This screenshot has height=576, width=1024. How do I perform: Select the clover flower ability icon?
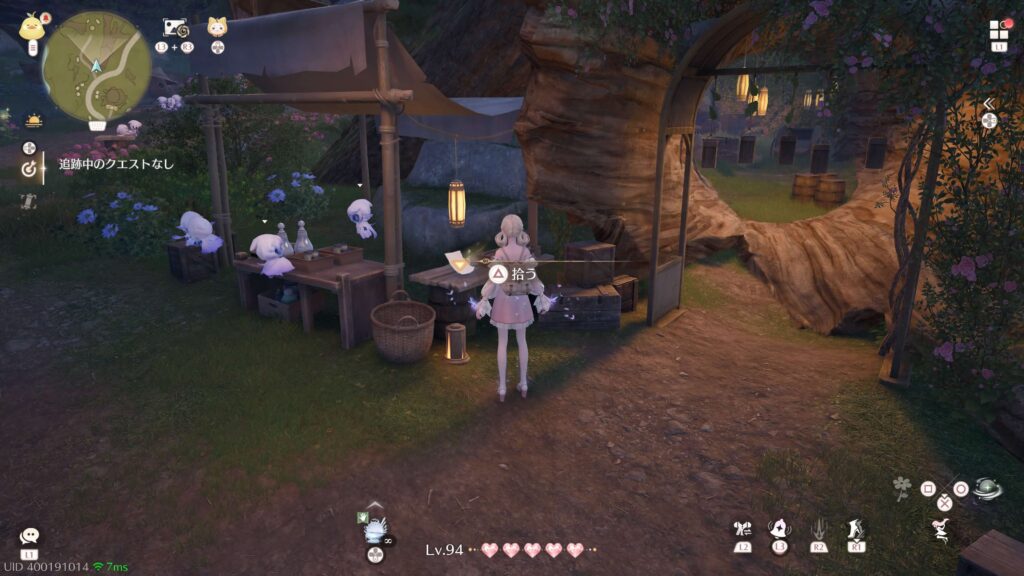click(x=903, y=489)
